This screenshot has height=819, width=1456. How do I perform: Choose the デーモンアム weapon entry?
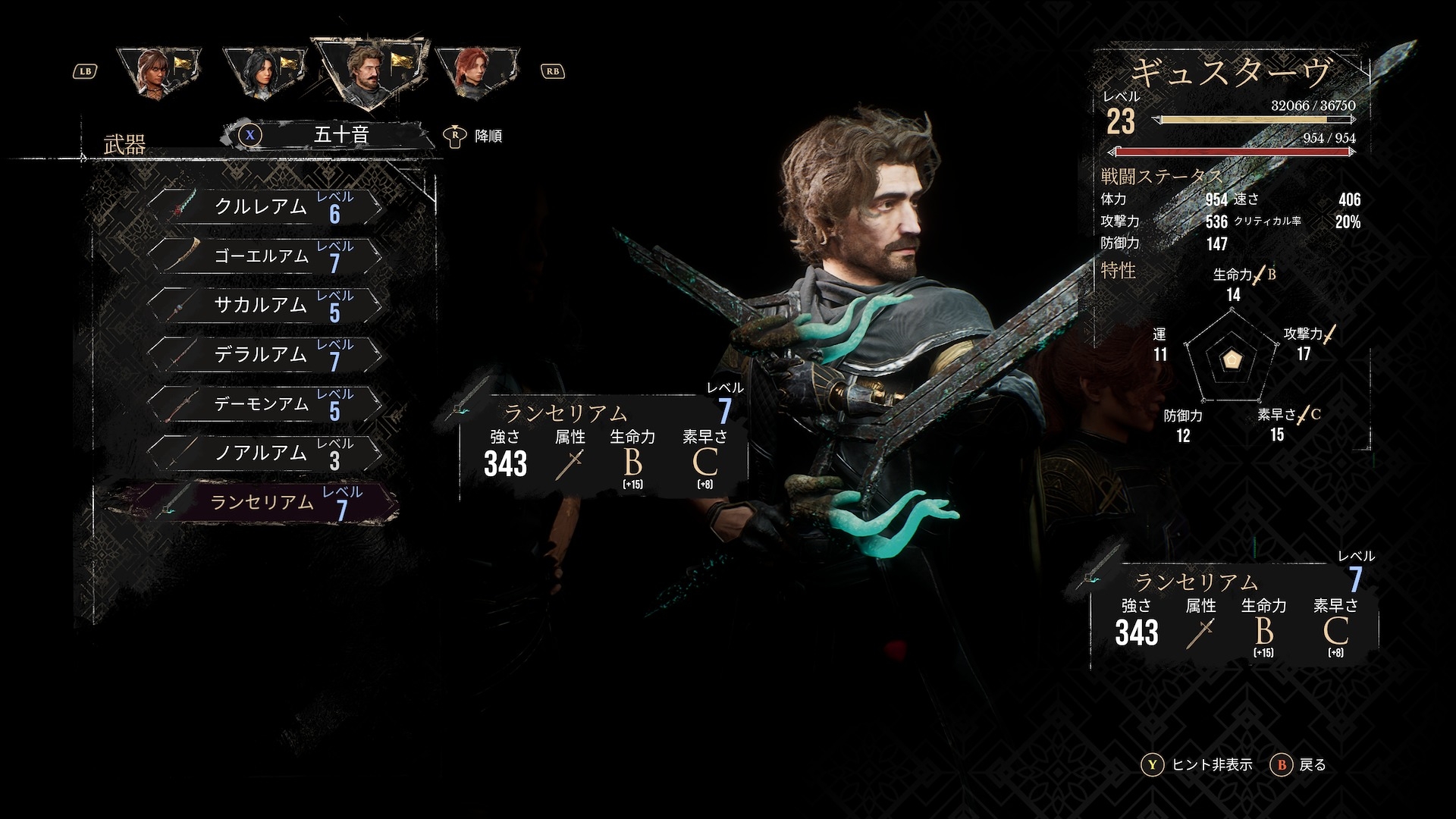click(265, 403)
